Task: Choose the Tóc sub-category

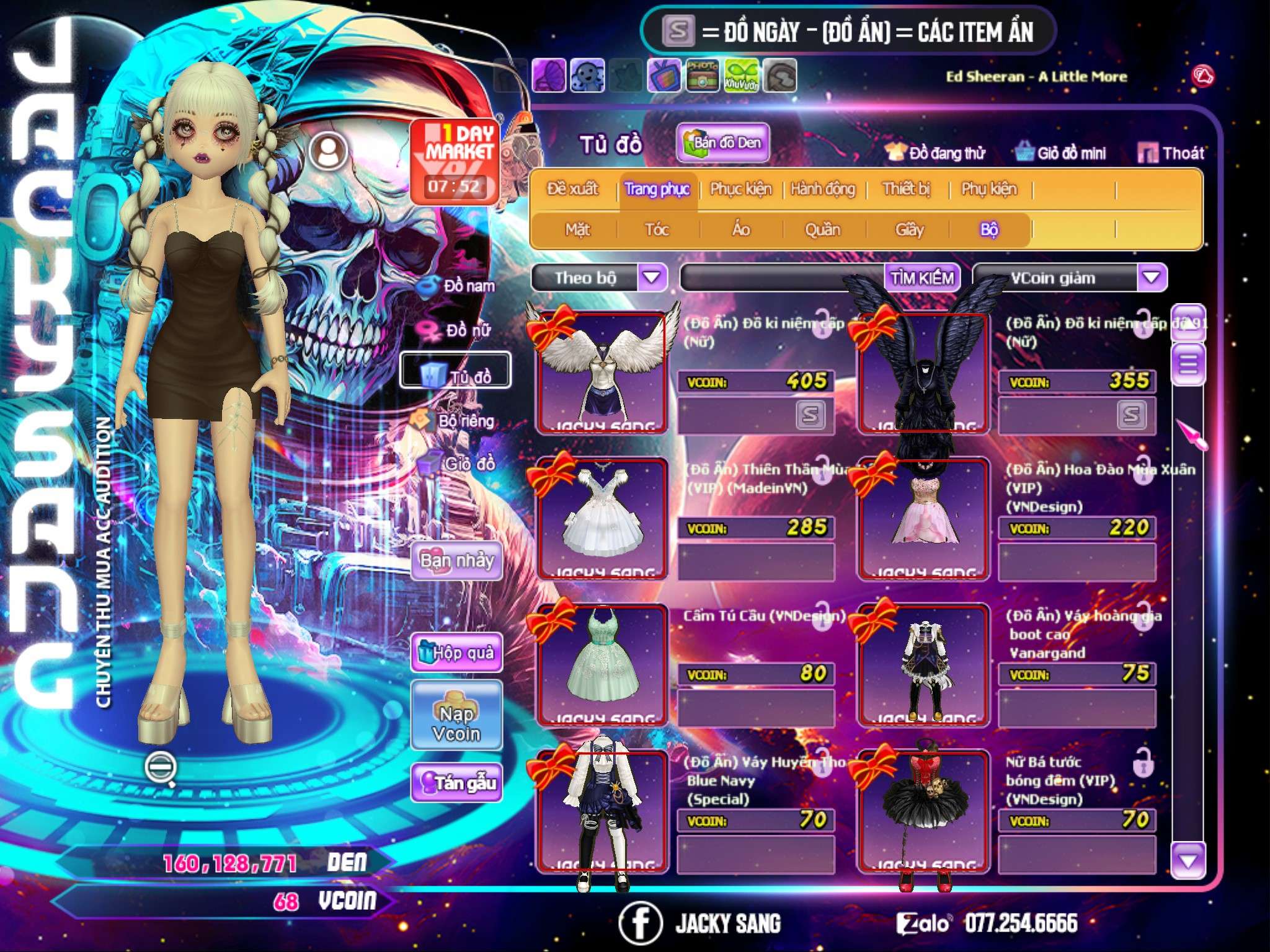Action: (657, 230)
